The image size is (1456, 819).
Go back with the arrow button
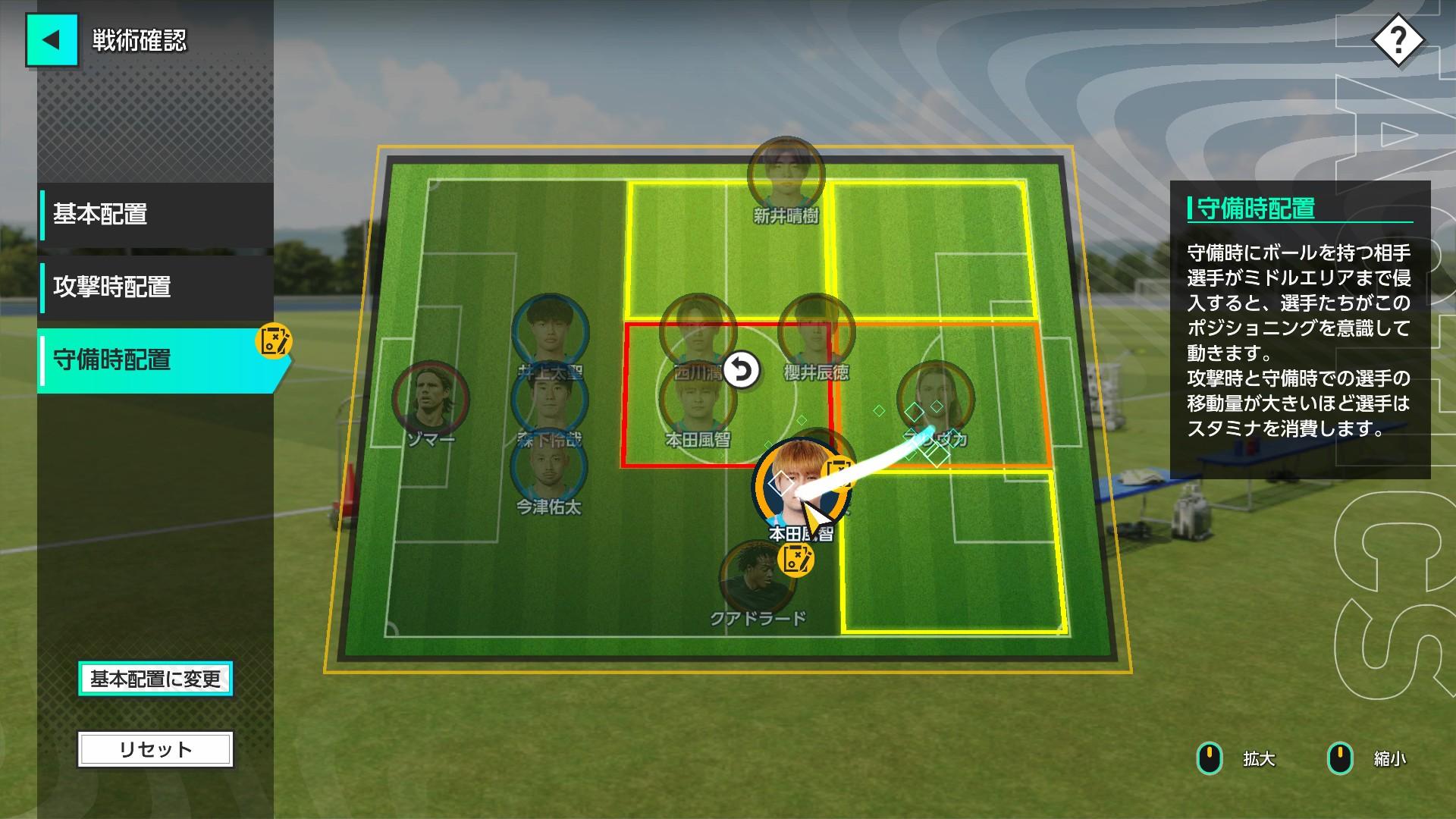click(52, 39)
